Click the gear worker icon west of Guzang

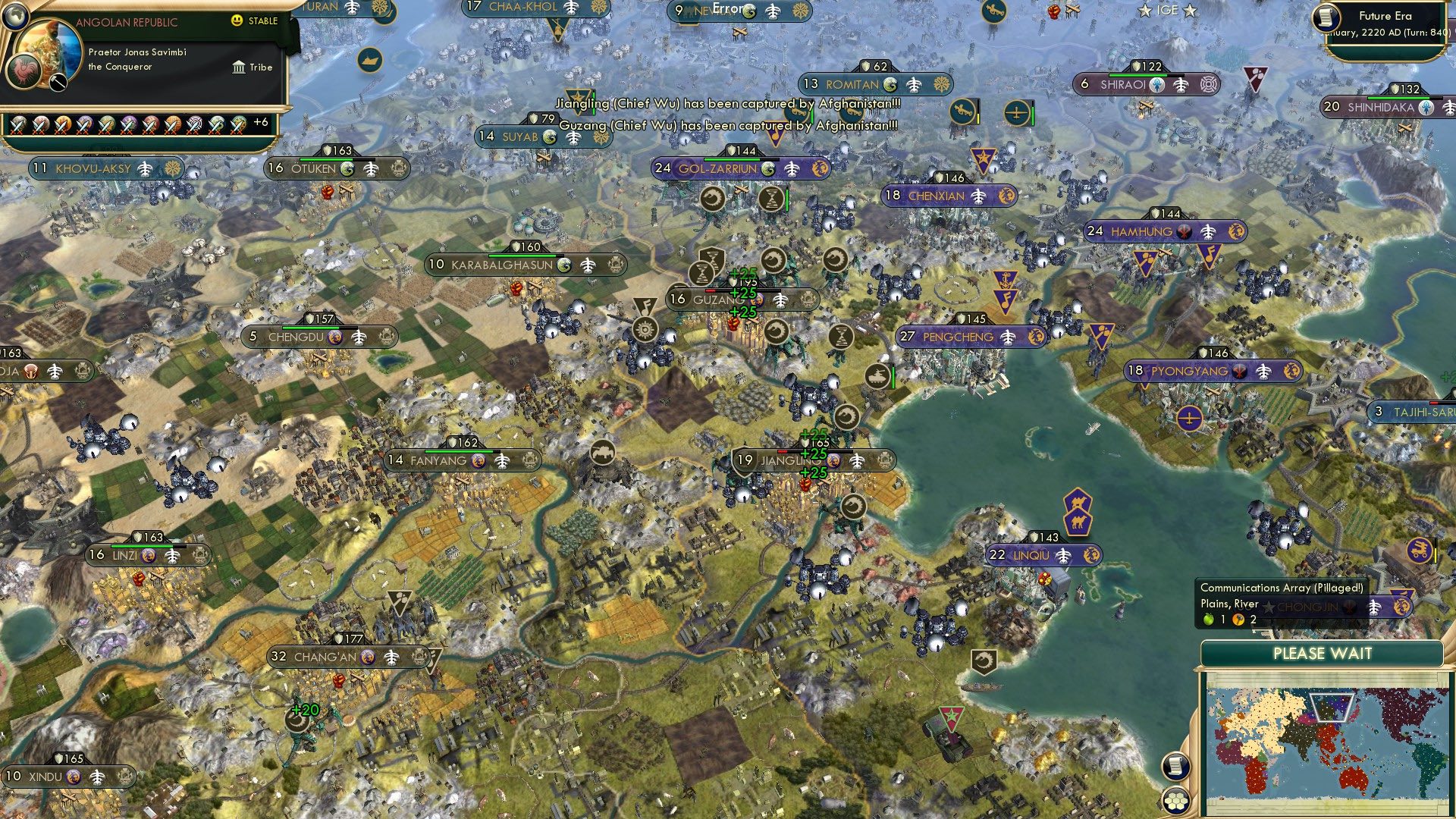click(x=645, y=329)
